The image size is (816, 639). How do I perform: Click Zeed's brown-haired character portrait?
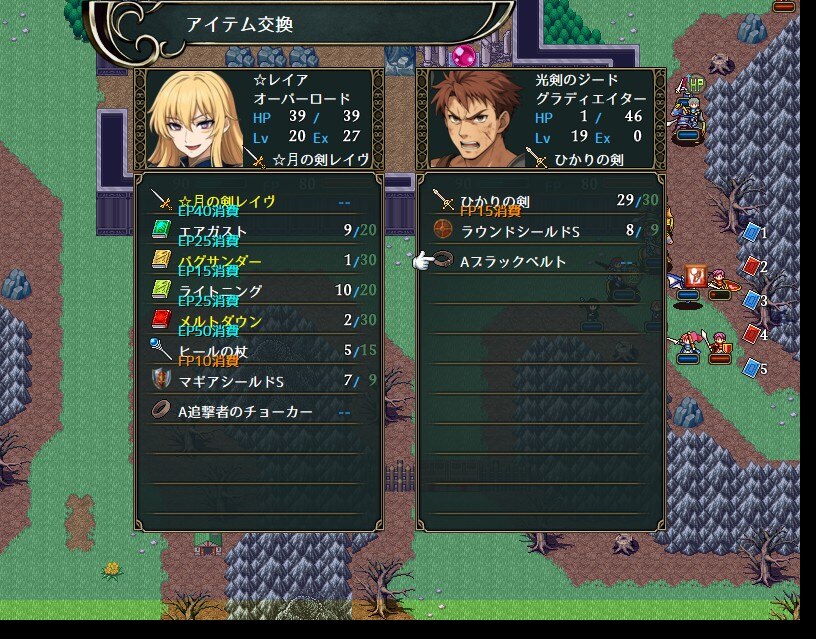click(x=475, y=120)
